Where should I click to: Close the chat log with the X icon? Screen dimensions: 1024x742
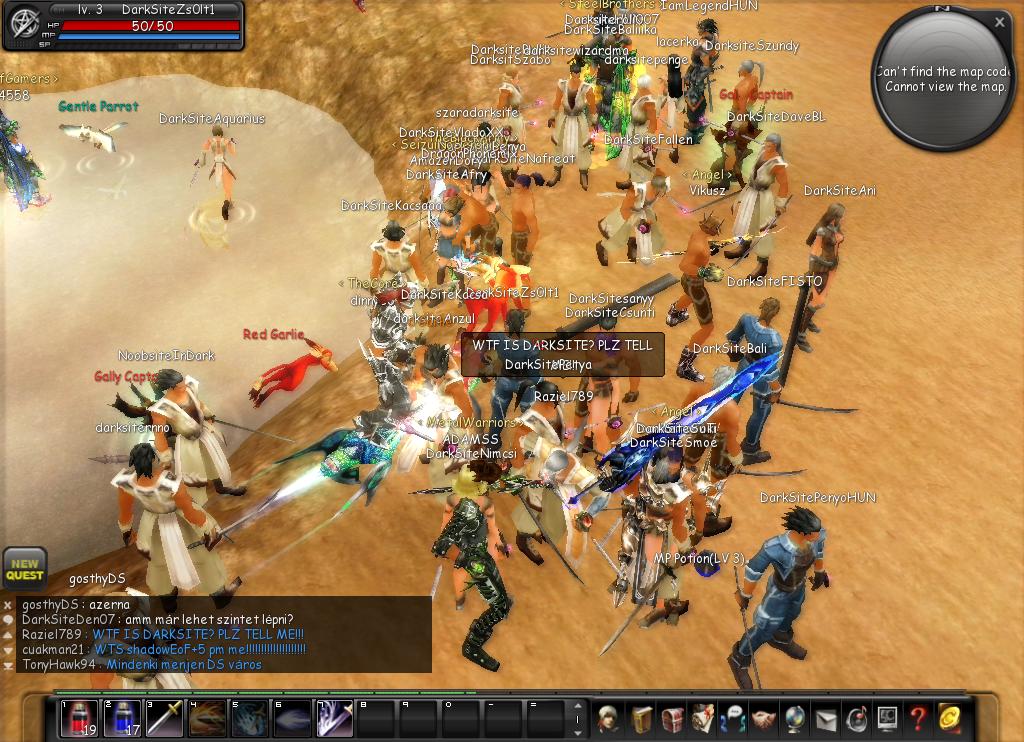point(8,605)
